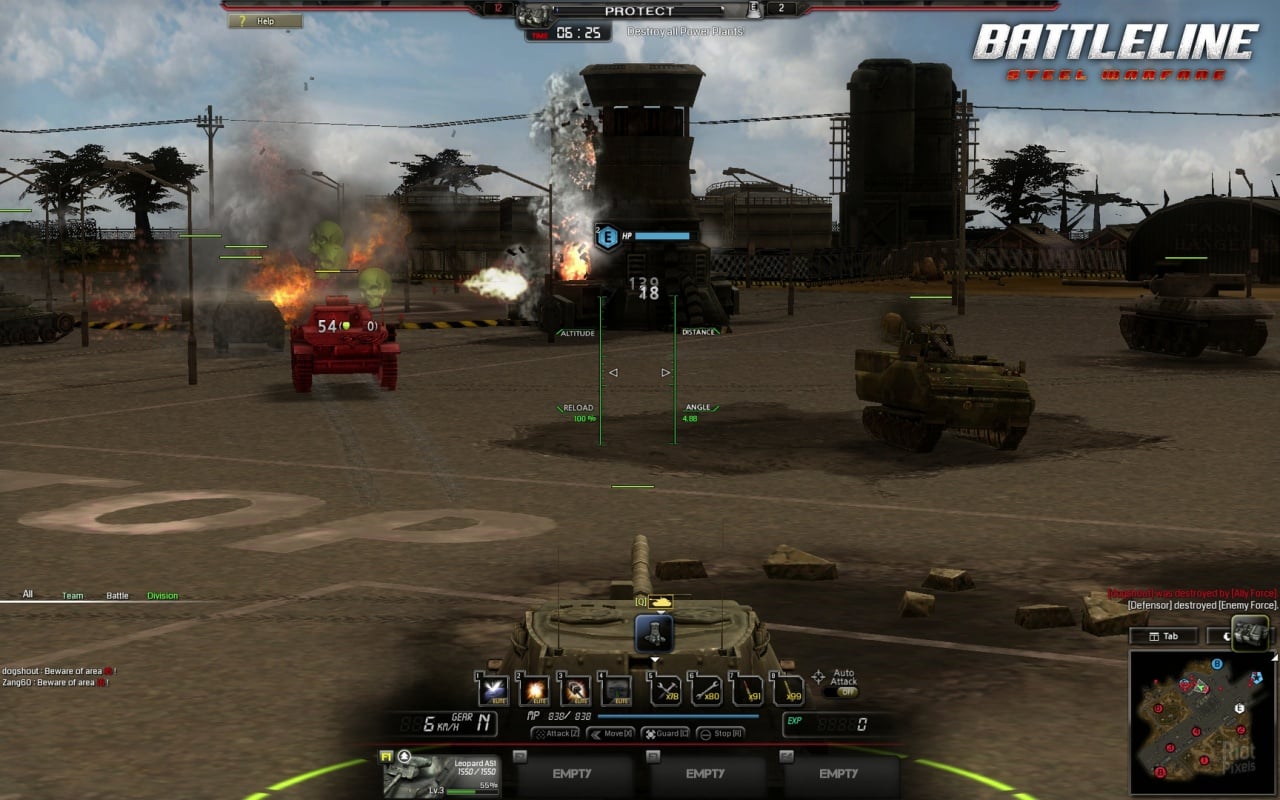Select the Battle chat tab
Screen dimensions: 1280x800
(118, 596)
